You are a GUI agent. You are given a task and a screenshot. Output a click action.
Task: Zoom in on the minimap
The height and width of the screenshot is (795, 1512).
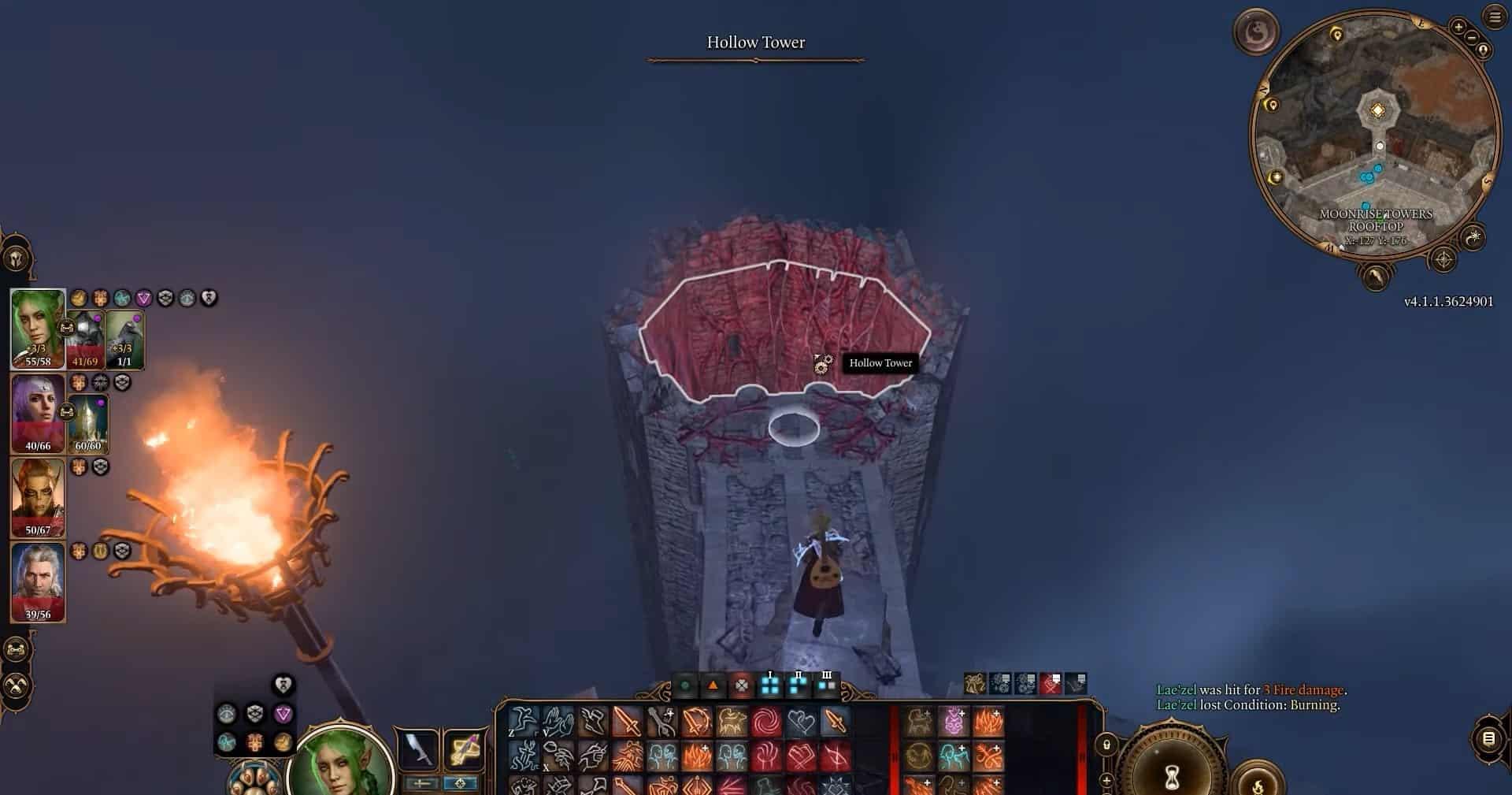1458,28
